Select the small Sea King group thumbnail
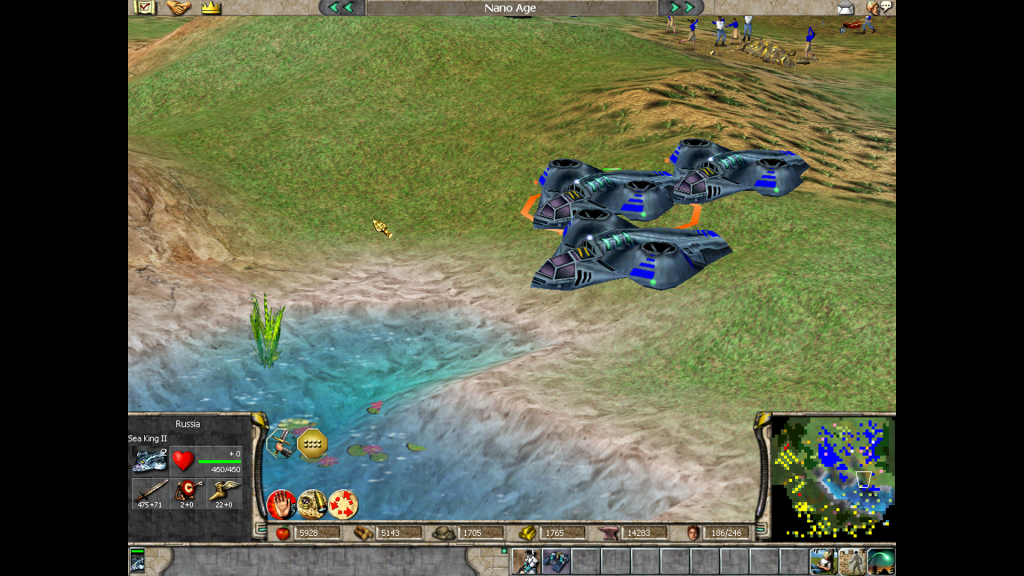 [x=137, y=561]
